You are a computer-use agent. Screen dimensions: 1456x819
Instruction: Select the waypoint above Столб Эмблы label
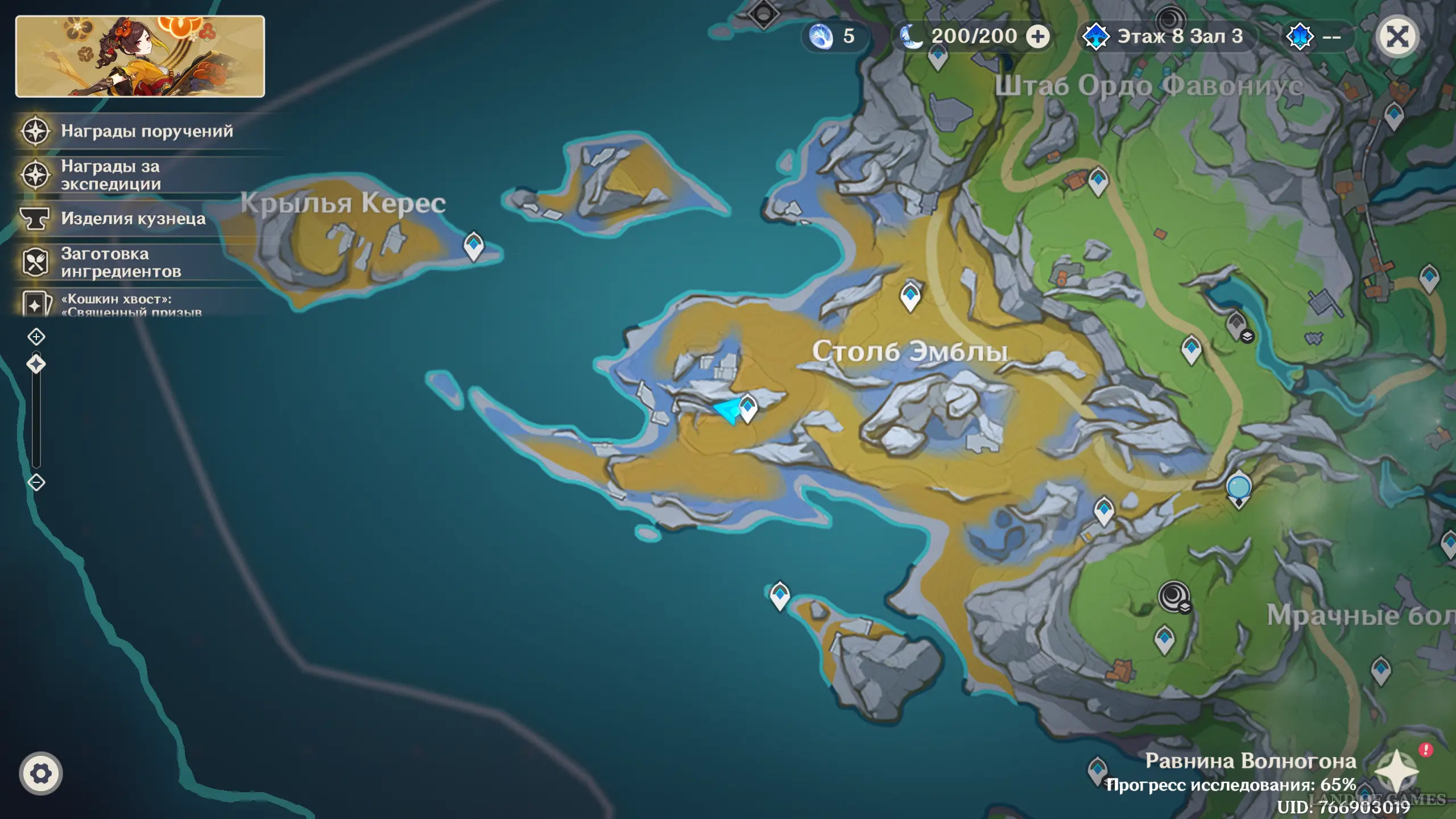[910, 296]
